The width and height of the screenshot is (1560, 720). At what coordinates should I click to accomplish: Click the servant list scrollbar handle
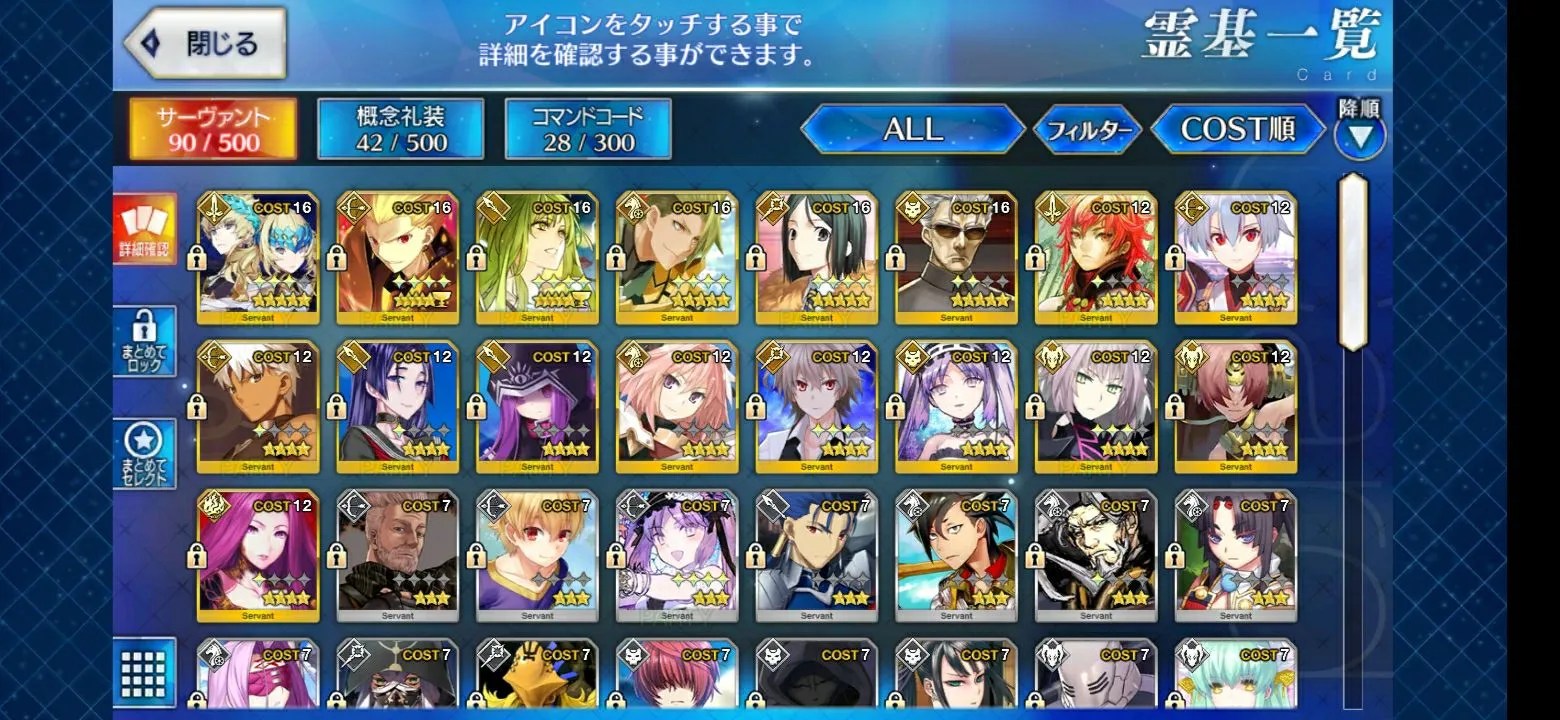tap(1352, 262)
